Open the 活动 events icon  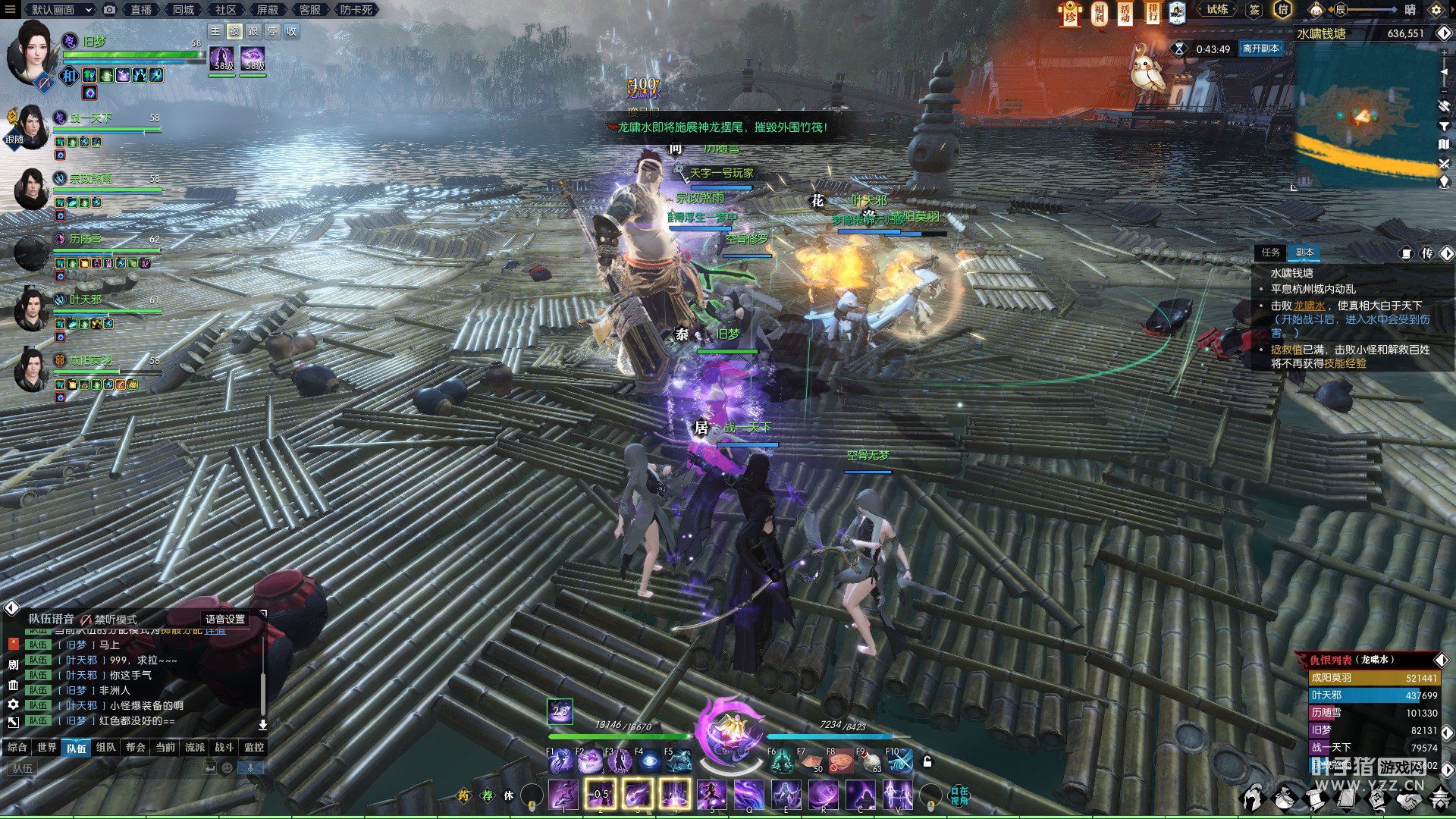tap(1125, 13)
